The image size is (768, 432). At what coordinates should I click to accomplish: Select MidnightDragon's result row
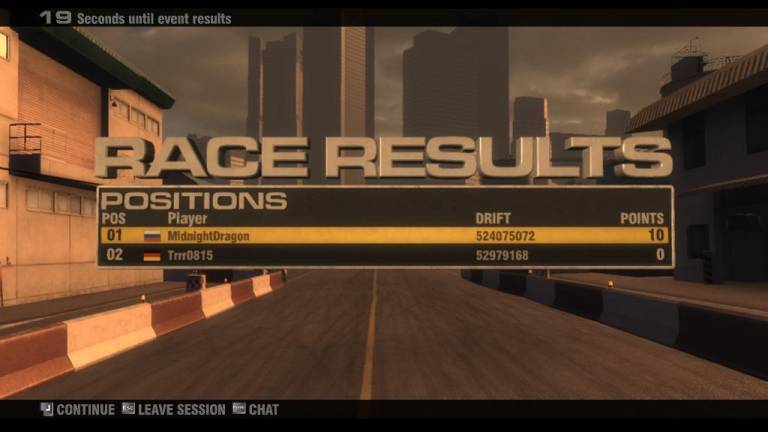(385, 236)
